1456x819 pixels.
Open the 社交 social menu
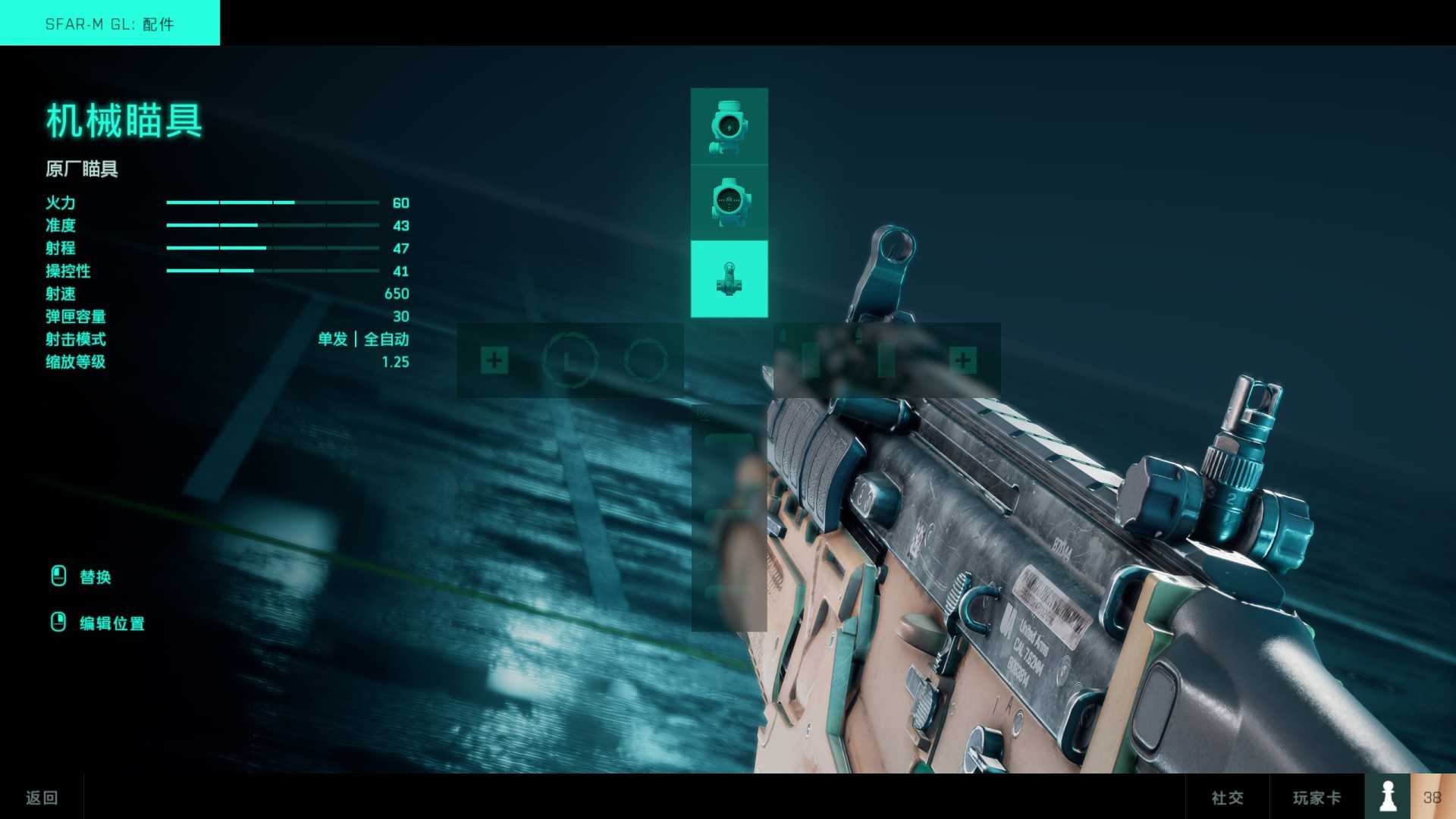1227,797
